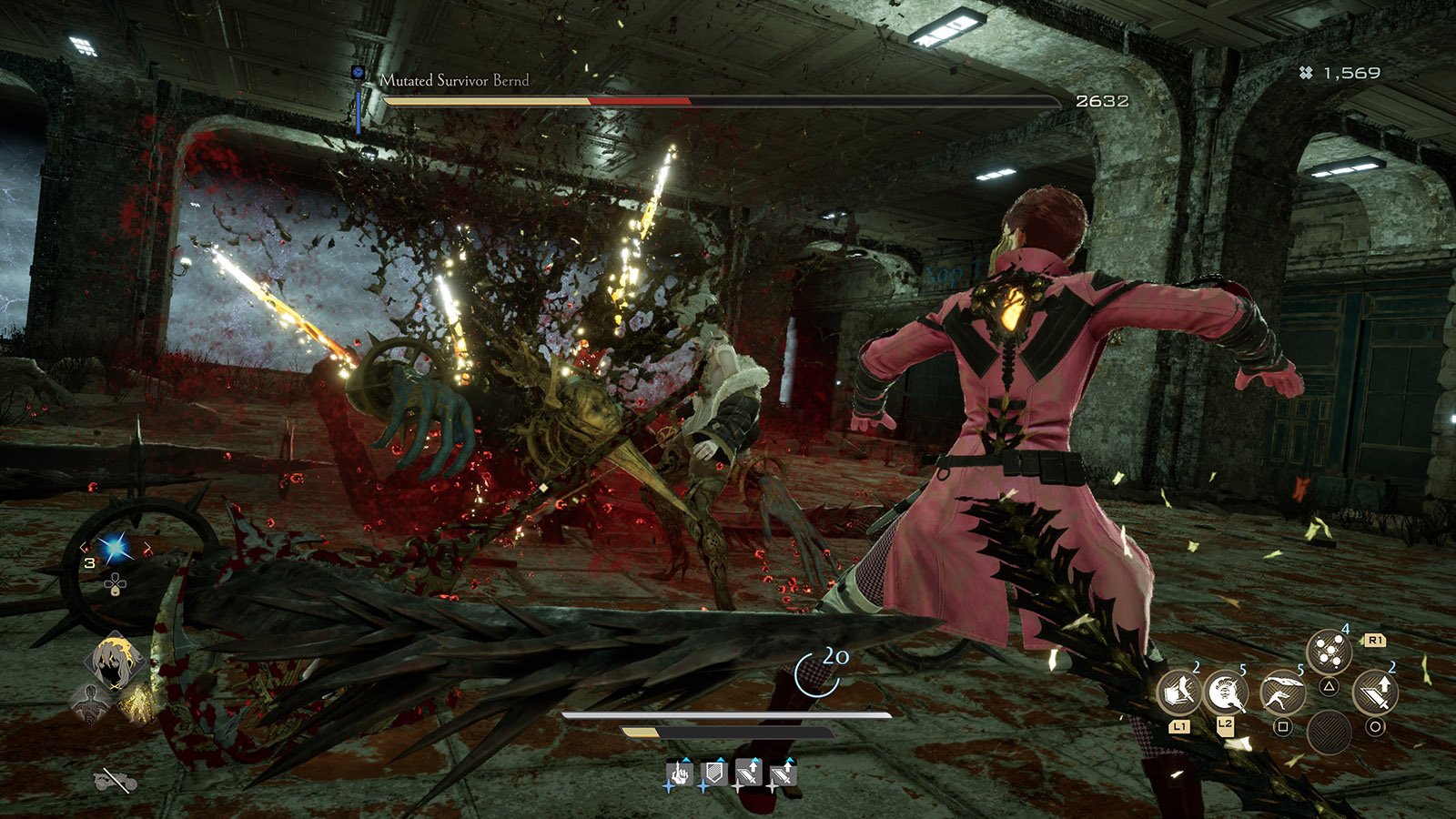Trigger the round sword-boost skill with cost 2
The width and height of the screenshot is (1456, 819).
(x=1374, y=694)
